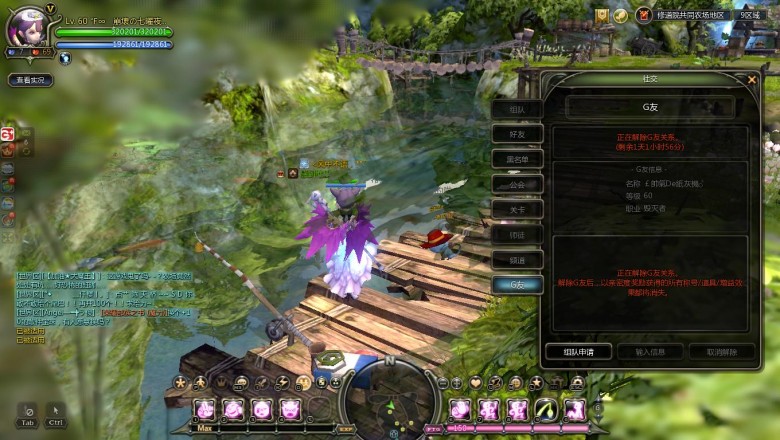Viewport: 780px width, 440px height.
Task: Click the 查看实况 button under the portrait
Action: pyautogui.click(x=31, y=80)
